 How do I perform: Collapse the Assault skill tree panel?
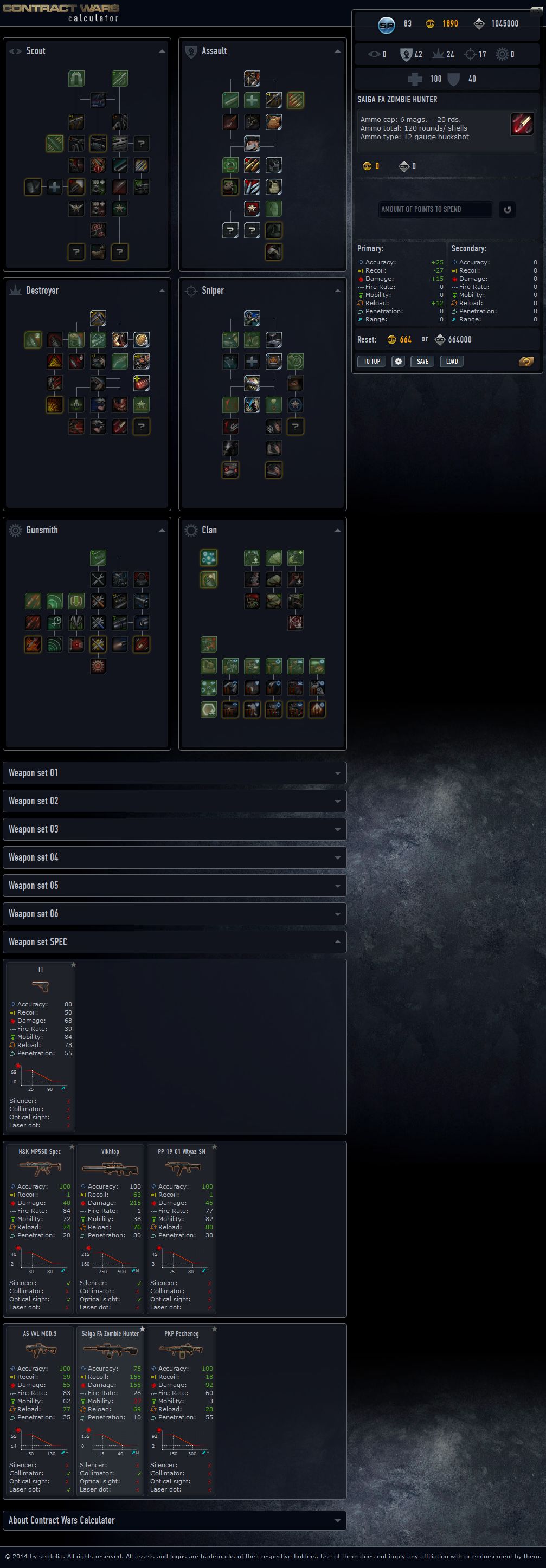coord(337,51)
